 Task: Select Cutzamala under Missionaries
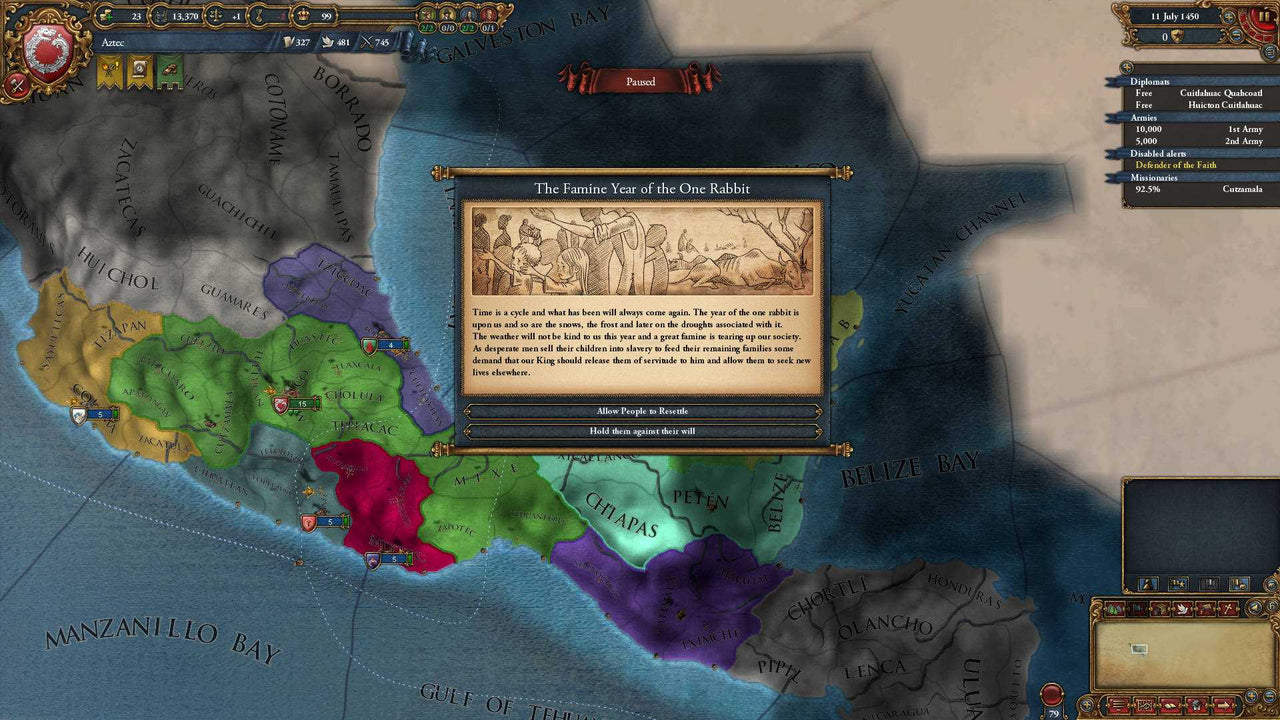1244,188
